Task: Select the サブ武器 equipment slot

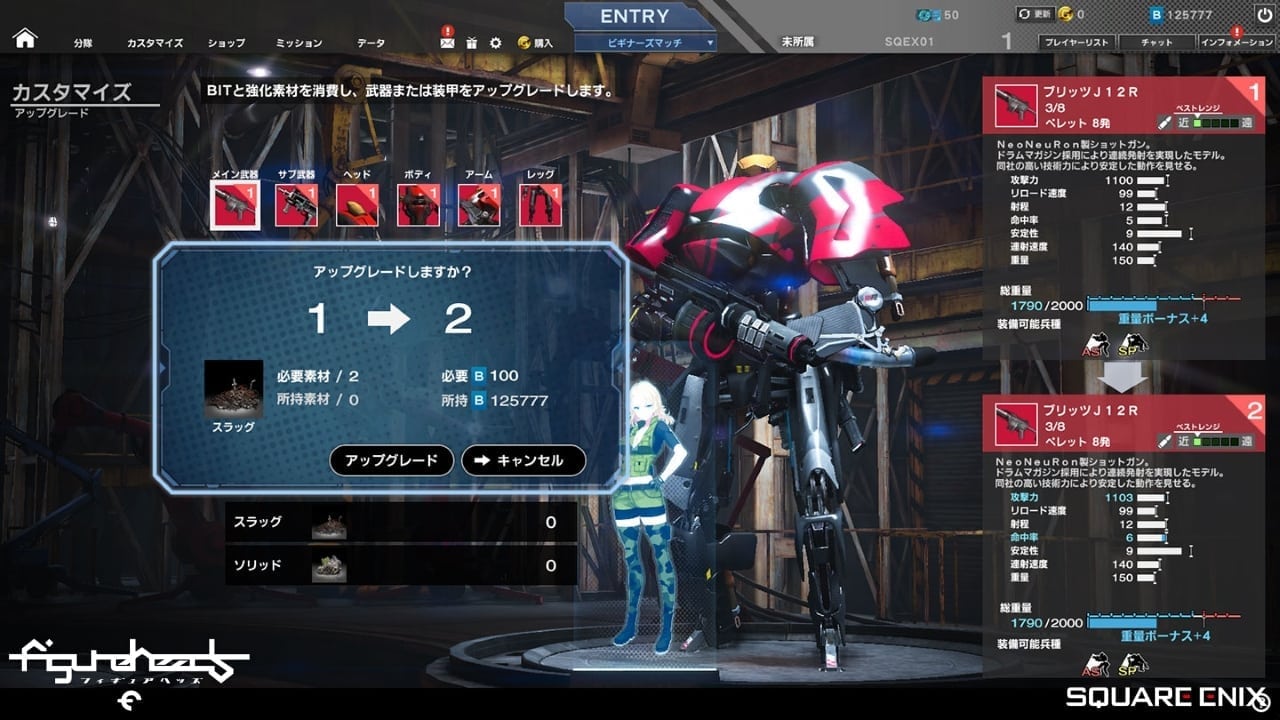Action: click(297, 204)
